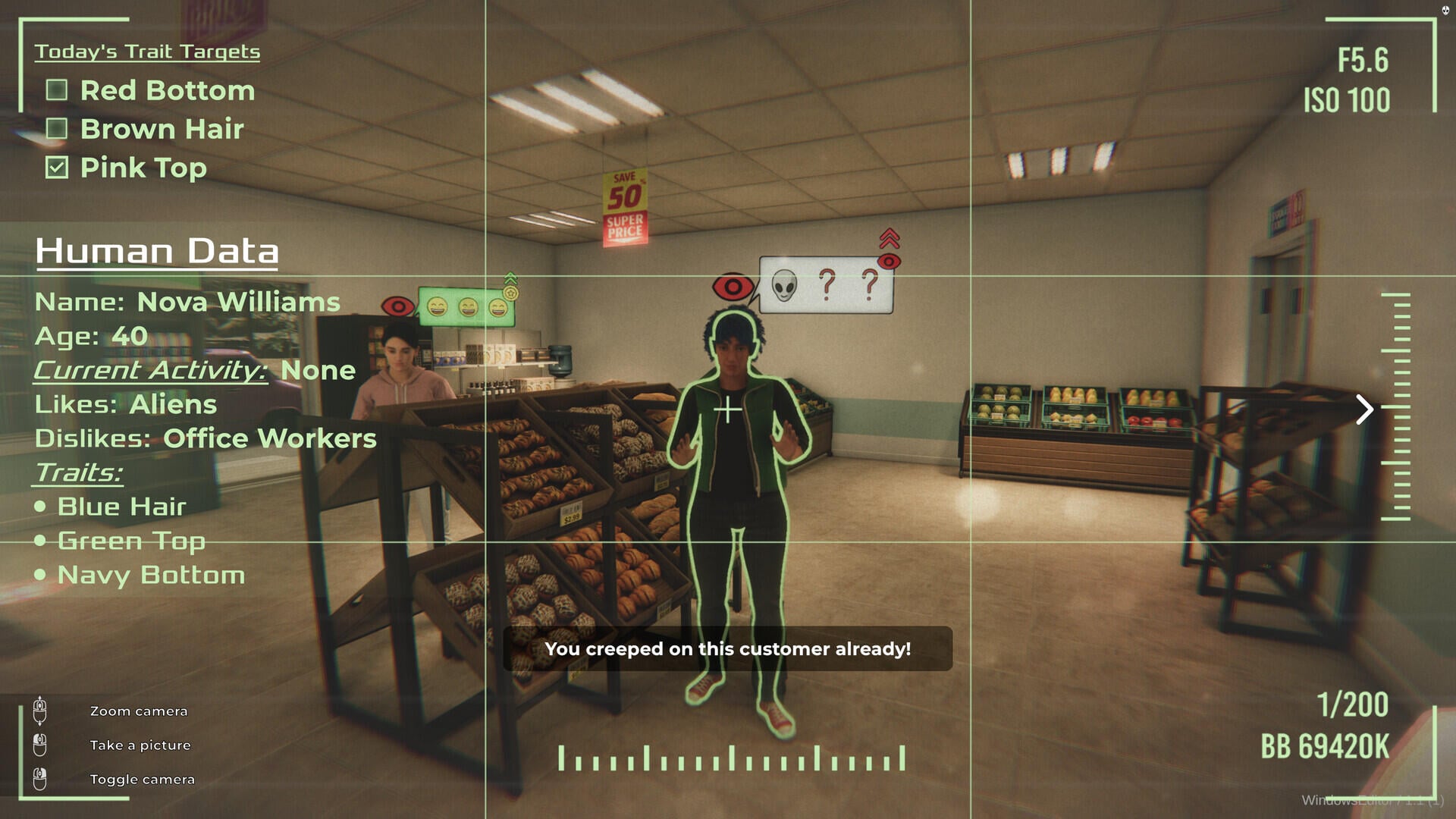The image size is (1456, 819).
Task: Tick the Red Bottom trait target checkbox
Action: [57, 90]
